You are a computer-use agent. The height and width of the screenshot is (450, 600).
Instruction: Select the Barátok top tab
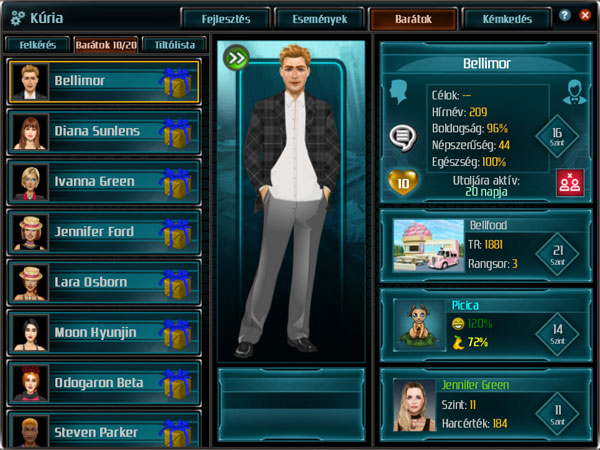(413, 18)
